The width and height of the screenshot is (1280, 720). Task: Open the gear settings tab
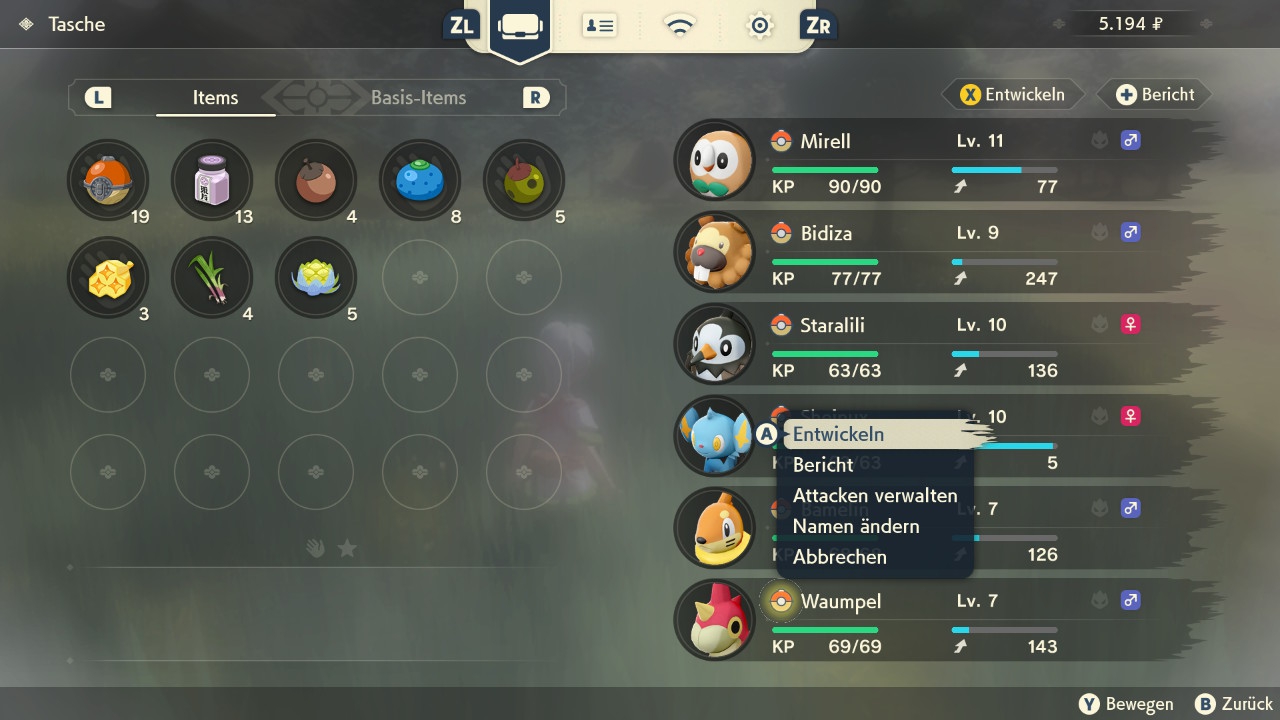760,26
